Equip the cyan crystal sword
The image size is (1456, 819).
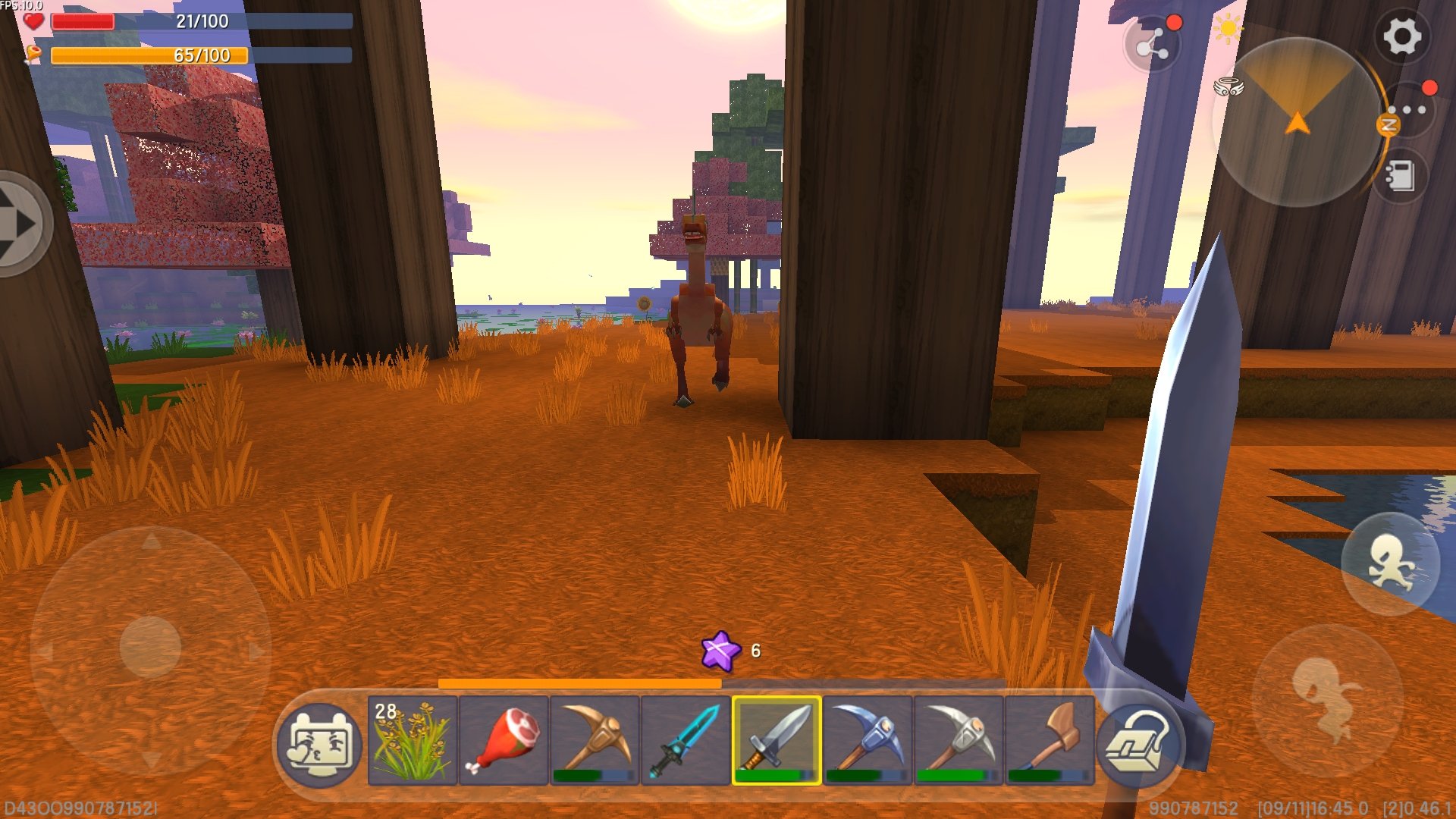click(x=686, y=740)
